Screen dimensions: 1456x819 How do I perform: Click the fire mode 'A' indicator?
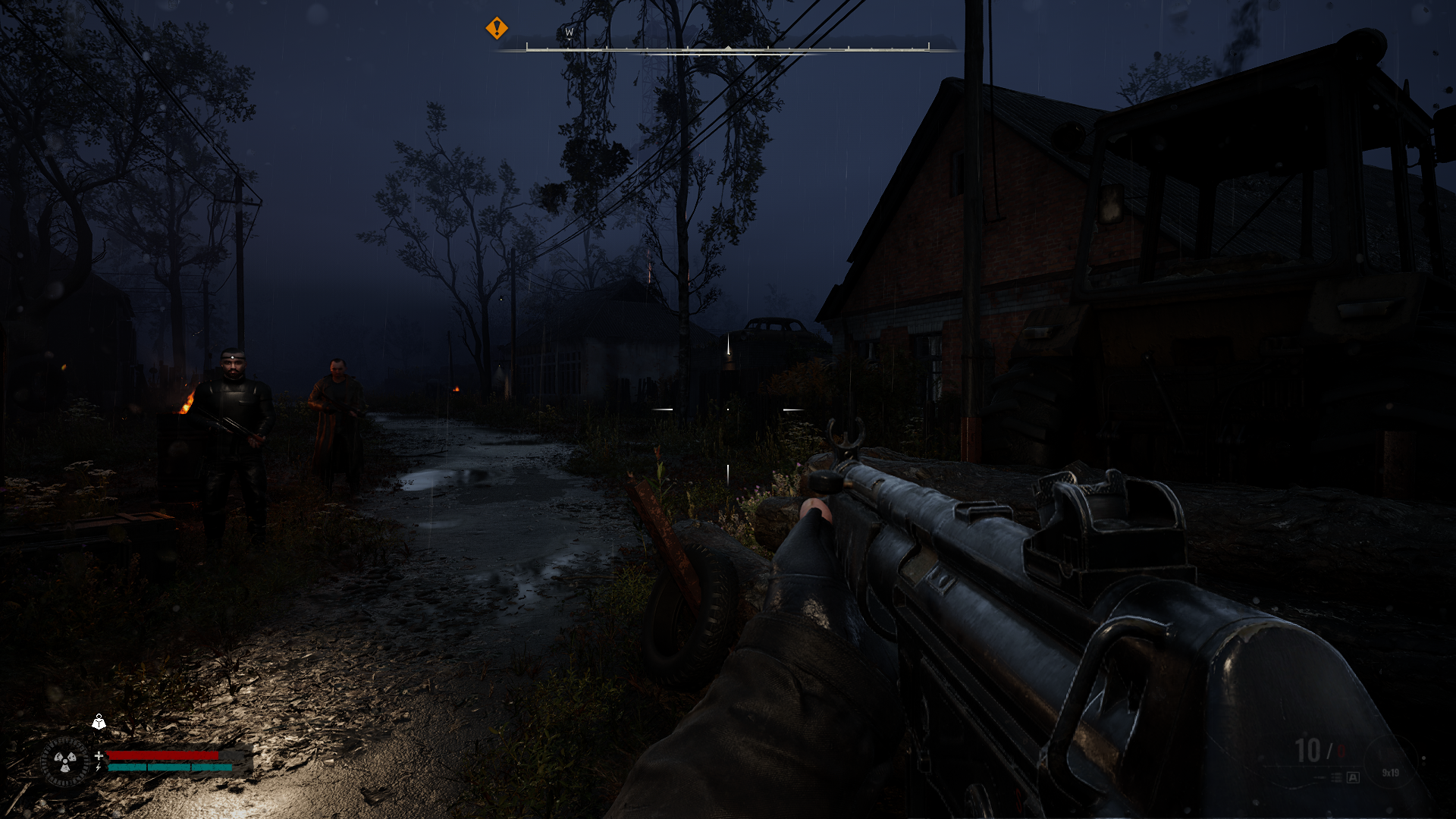(1353, 777)
